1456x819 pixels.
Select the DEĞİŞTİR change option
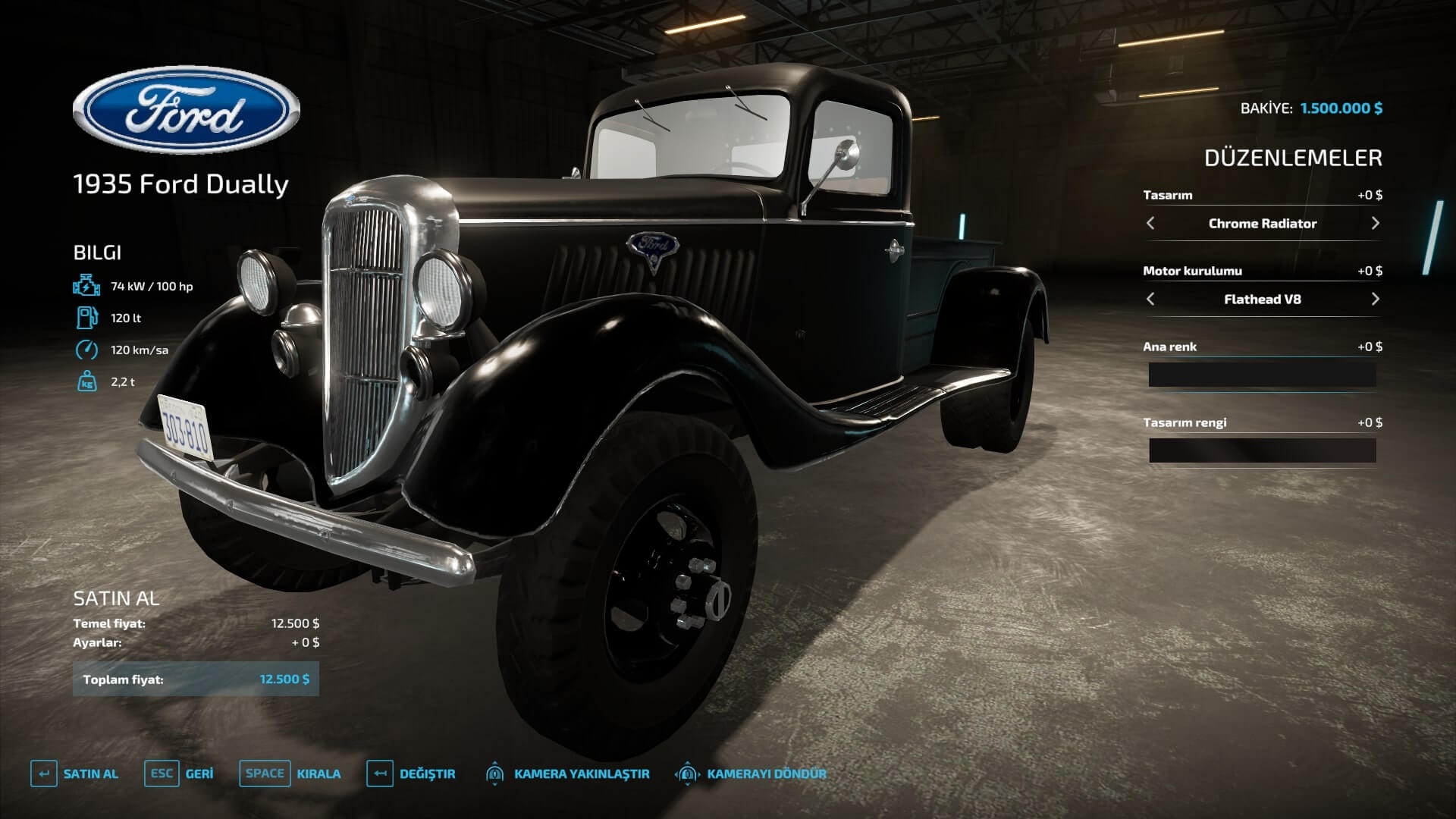(x=411, y=773)
